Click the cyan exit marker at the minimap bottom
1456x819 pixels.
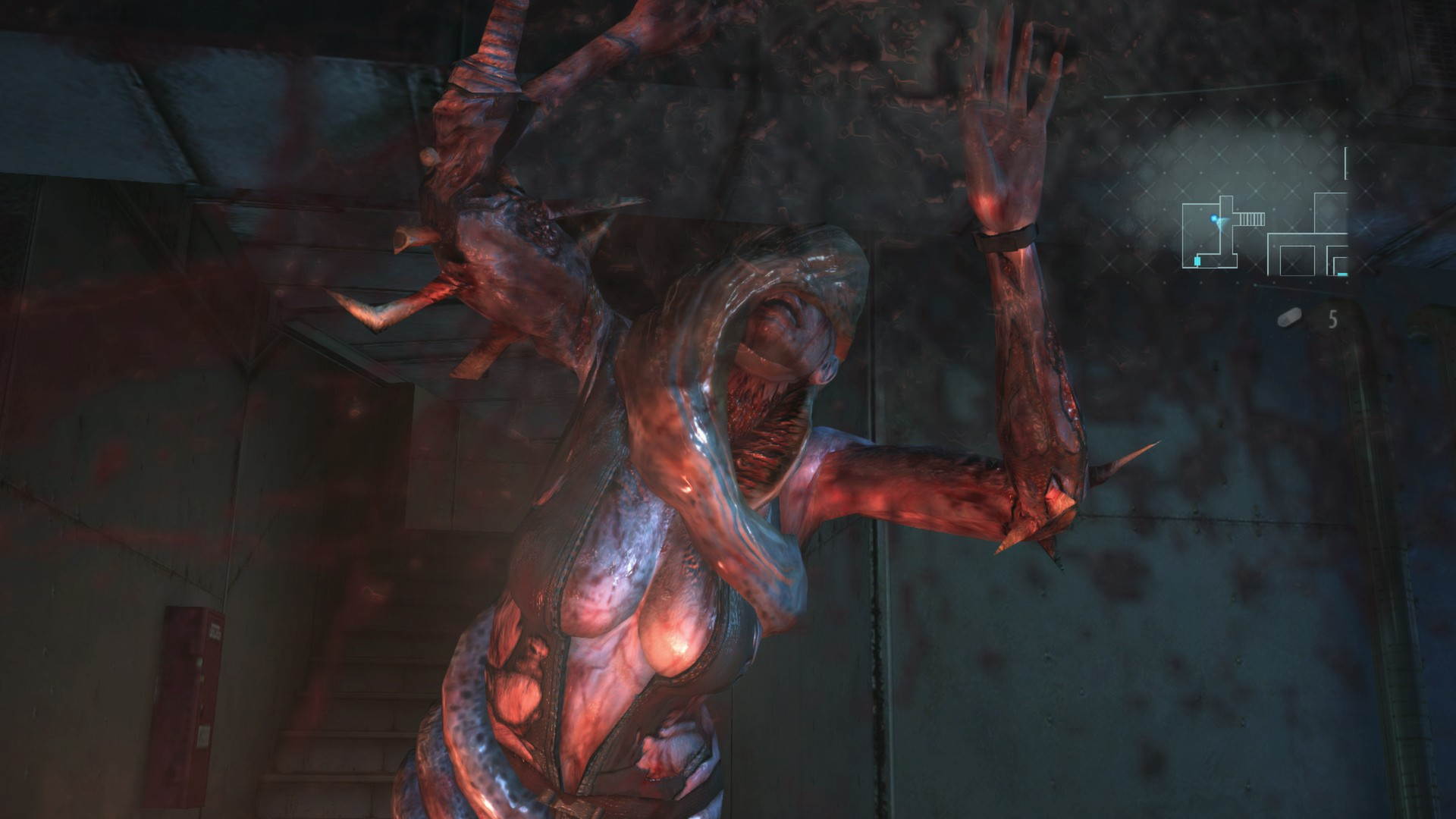point(1341,274)
